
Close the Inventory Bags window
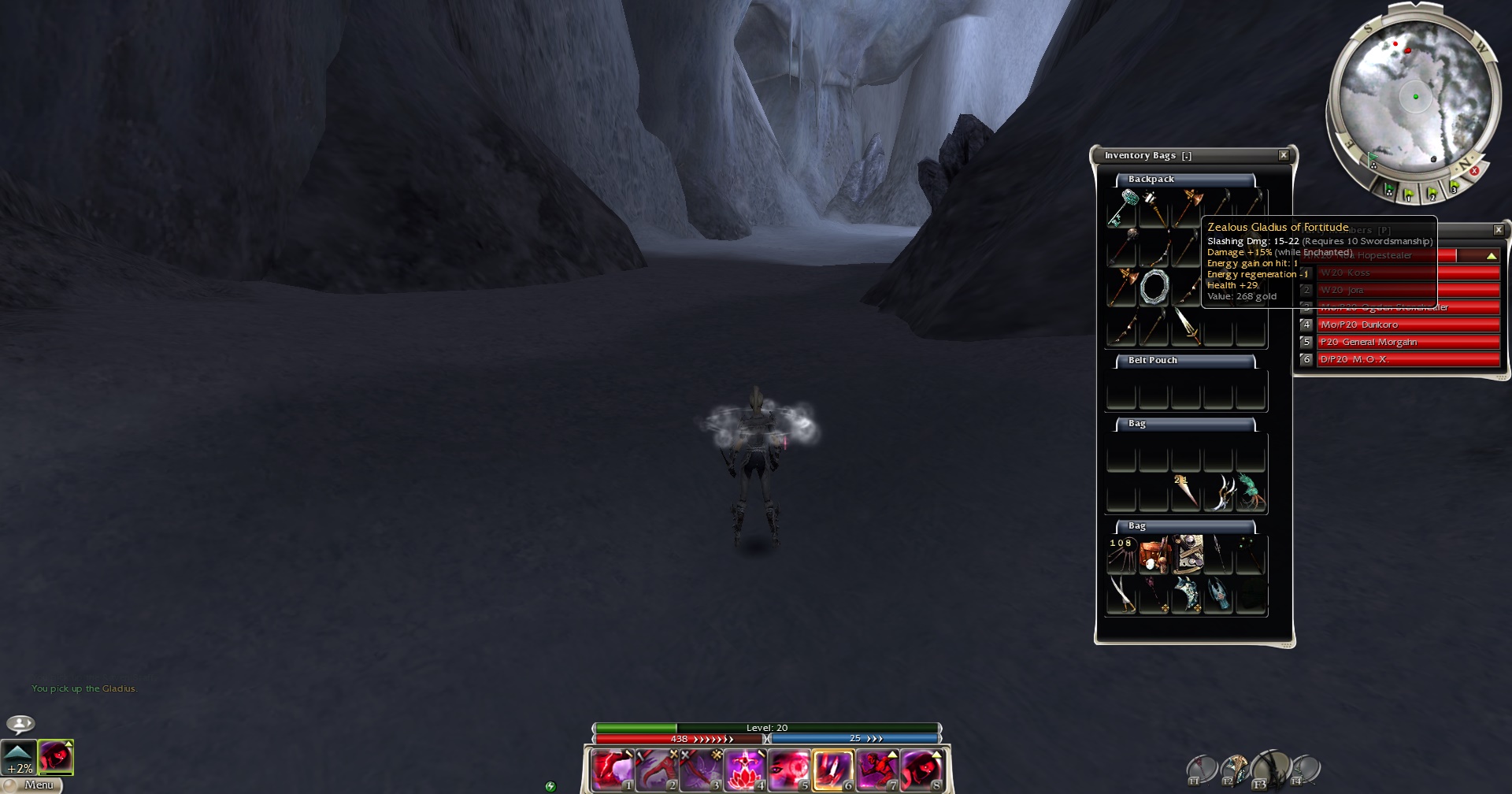(x=1284, y=155)
